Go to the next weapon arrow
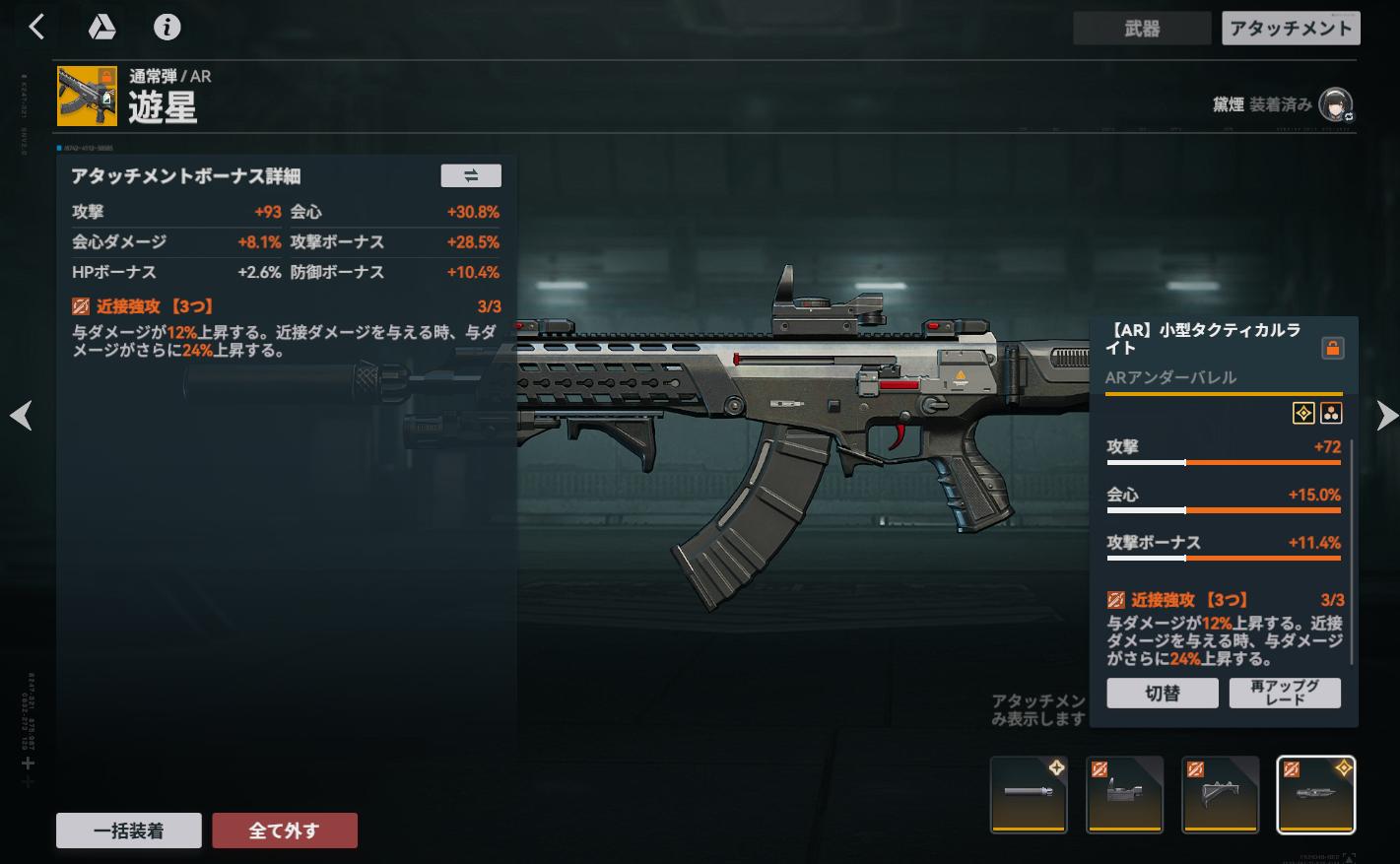The height and width of the screenshot is (864, 1400). pos(1386,416)
